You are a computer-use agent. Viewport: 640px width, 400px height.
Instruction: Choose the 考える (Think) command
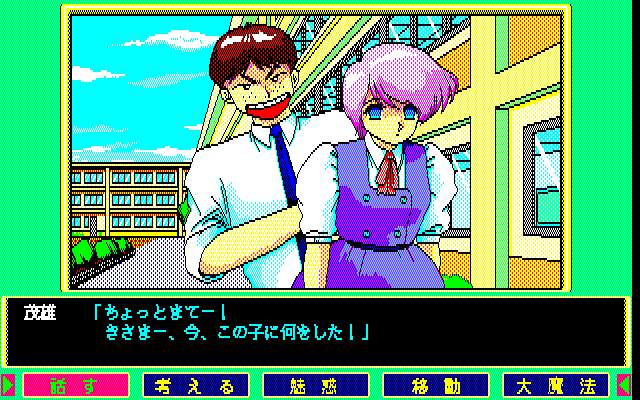[x=196, y=385]
